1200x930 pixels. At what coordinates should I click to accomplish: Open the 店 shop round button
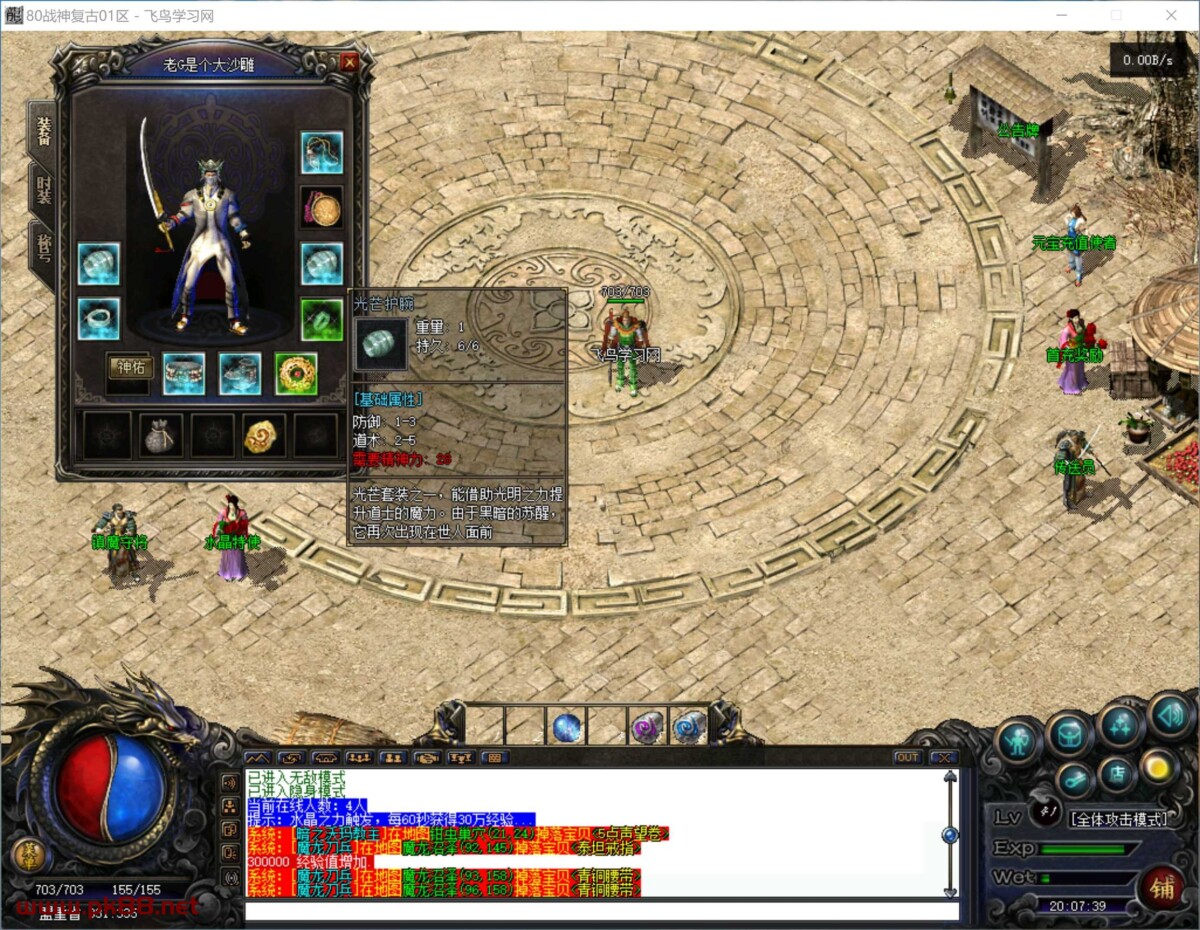point(1117,773)
